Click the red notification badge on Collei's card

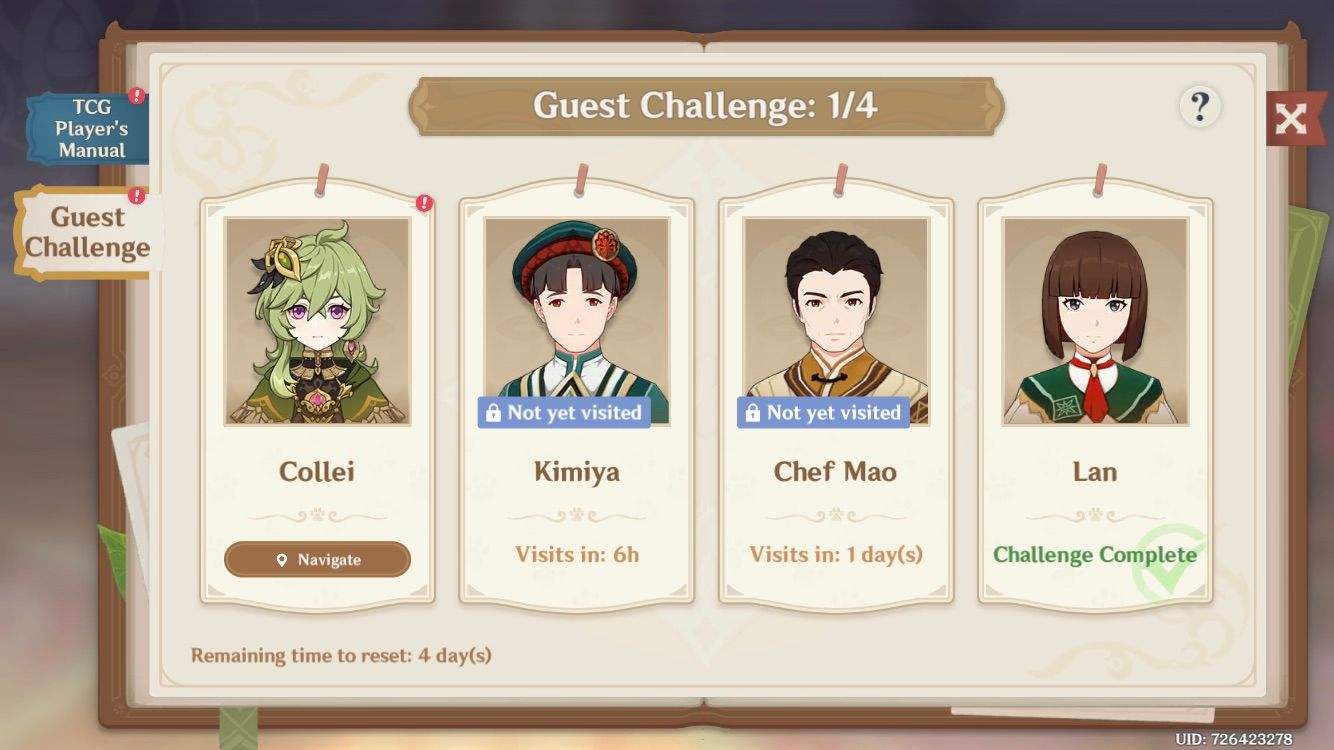(x=422, y=202)
